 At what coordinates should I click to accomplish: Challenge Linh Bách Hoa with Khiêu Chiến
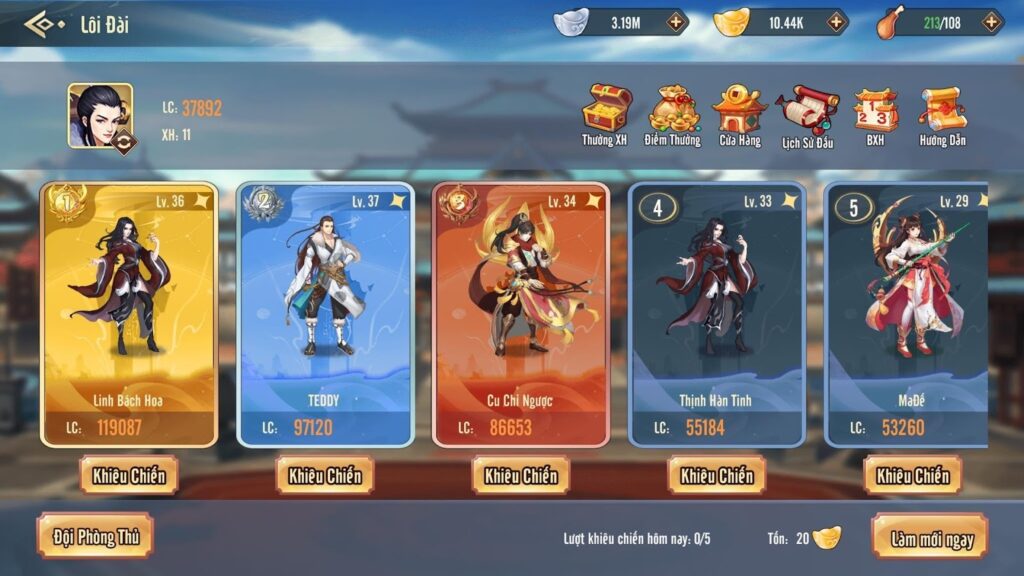point(129,475)
